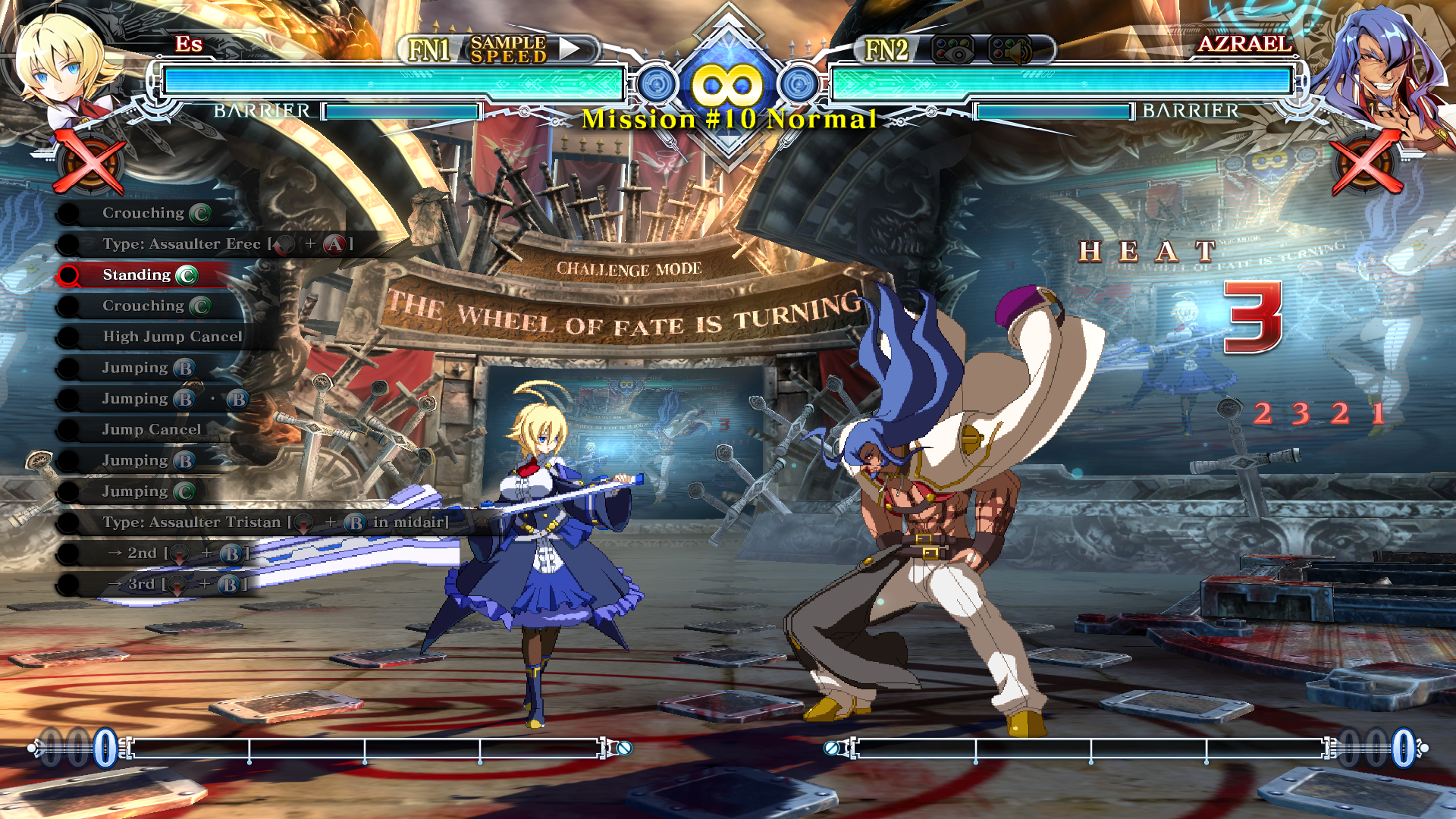The height and width of the screenshot is (819, 1456).
Task: Toggle the FN2 display eye icon
Action: click(x=952, y=50)
